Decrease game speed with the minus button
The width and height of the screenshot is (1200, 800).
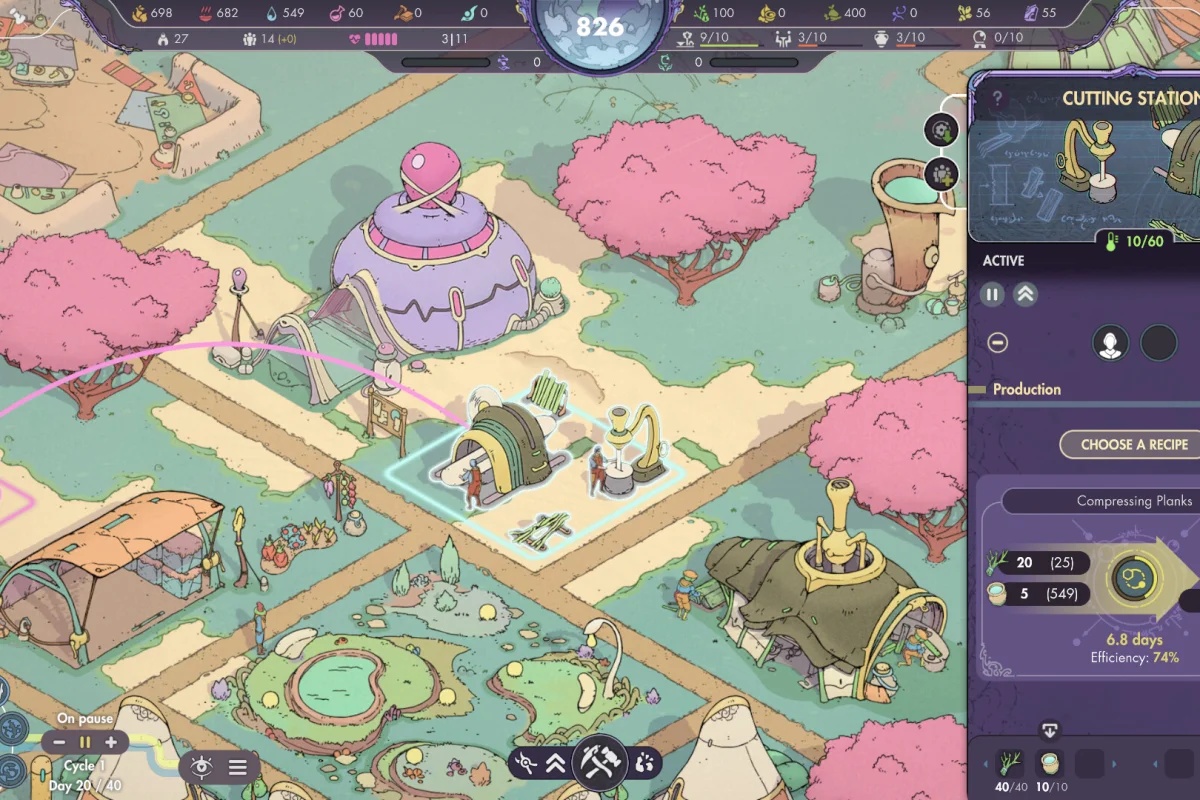[60, 742]
